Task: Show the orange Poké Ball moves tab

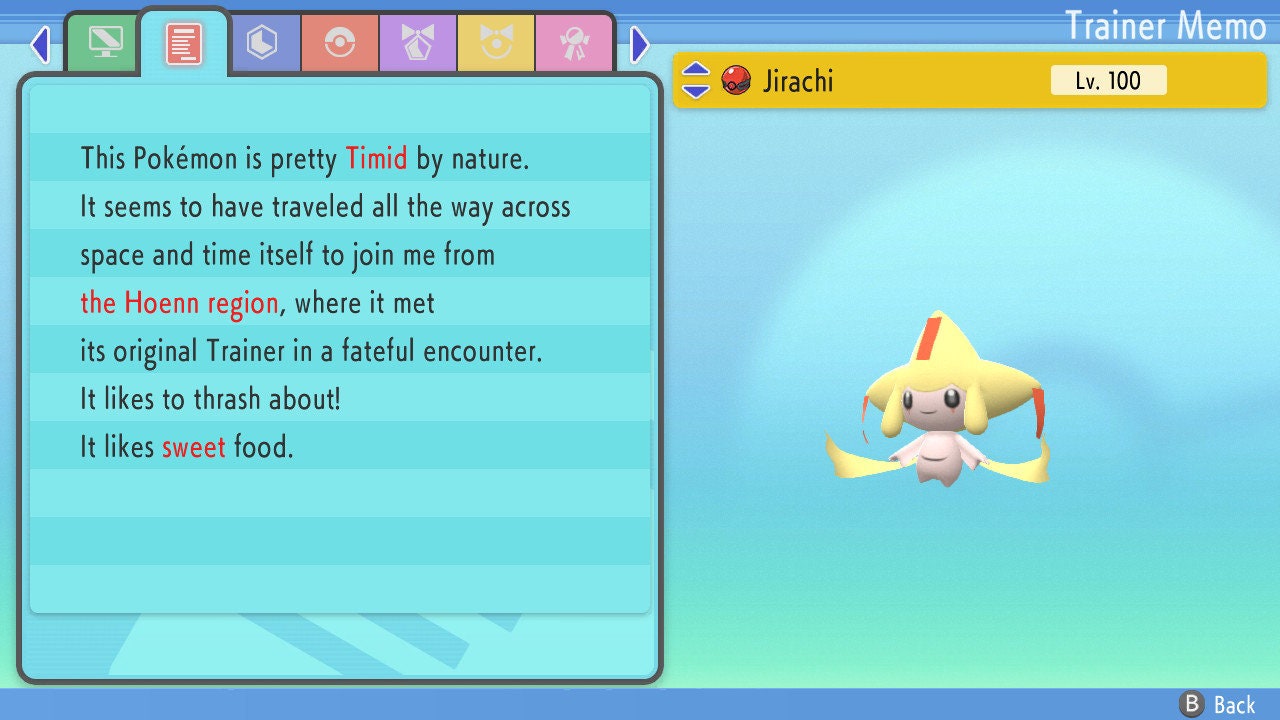Action: click(340, 43)
